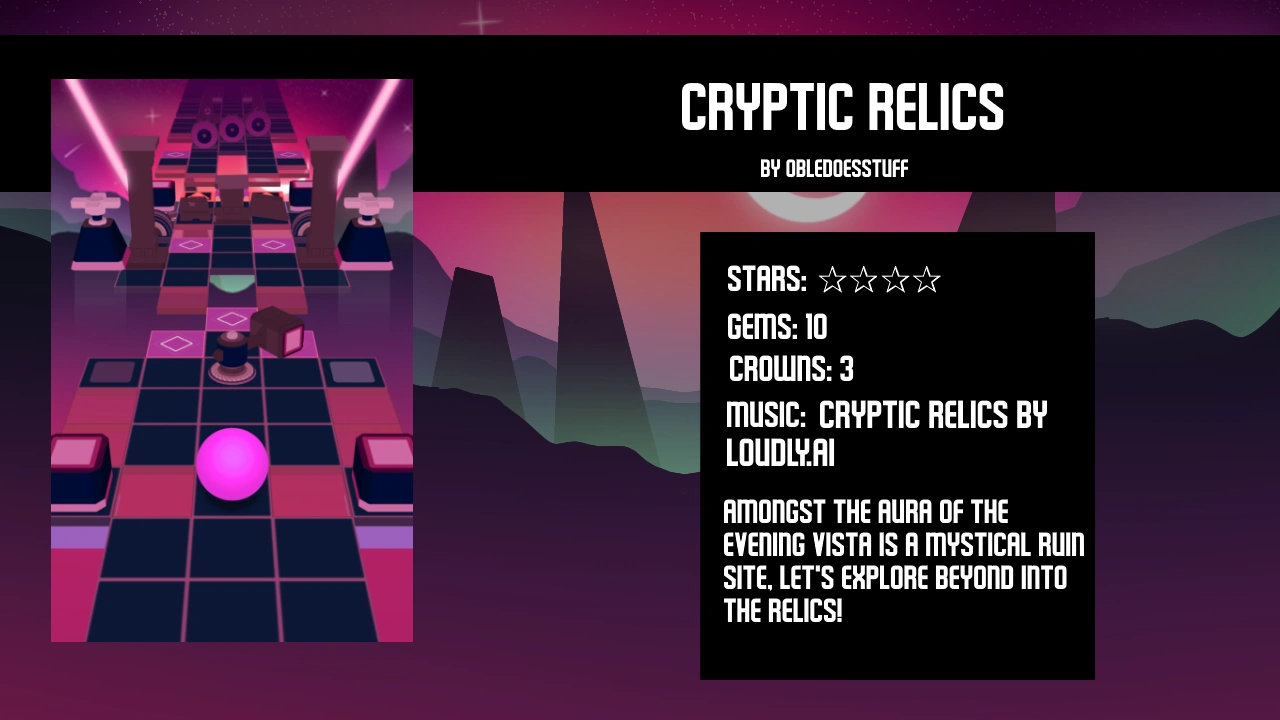1280x720 pixels.
Task: Expand the MUSIC info entry
Action: [x=886, y=414]
